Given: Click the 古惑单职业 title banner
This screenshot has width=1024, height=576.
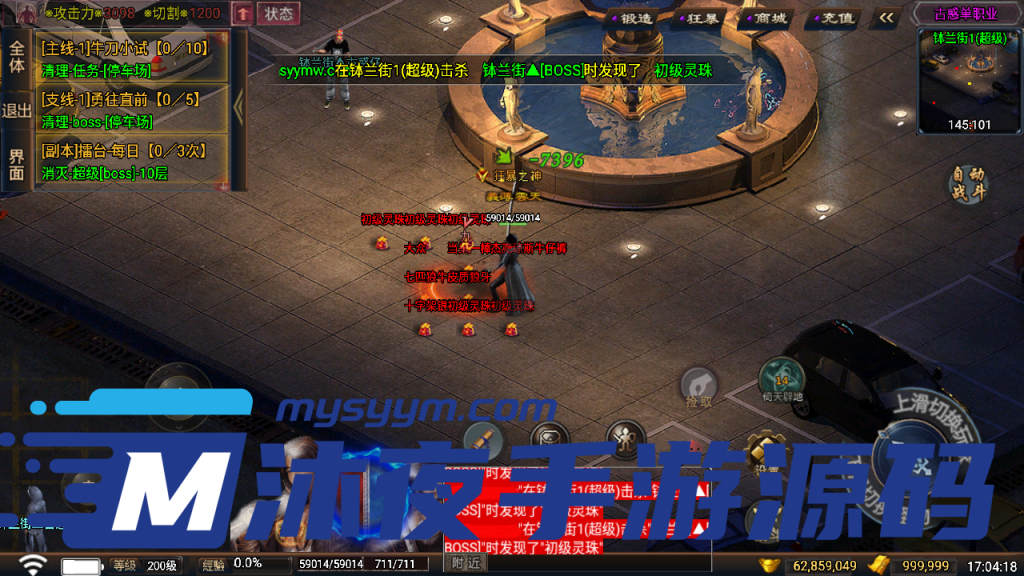Looking at the screenshot, I should pos(967,14).
